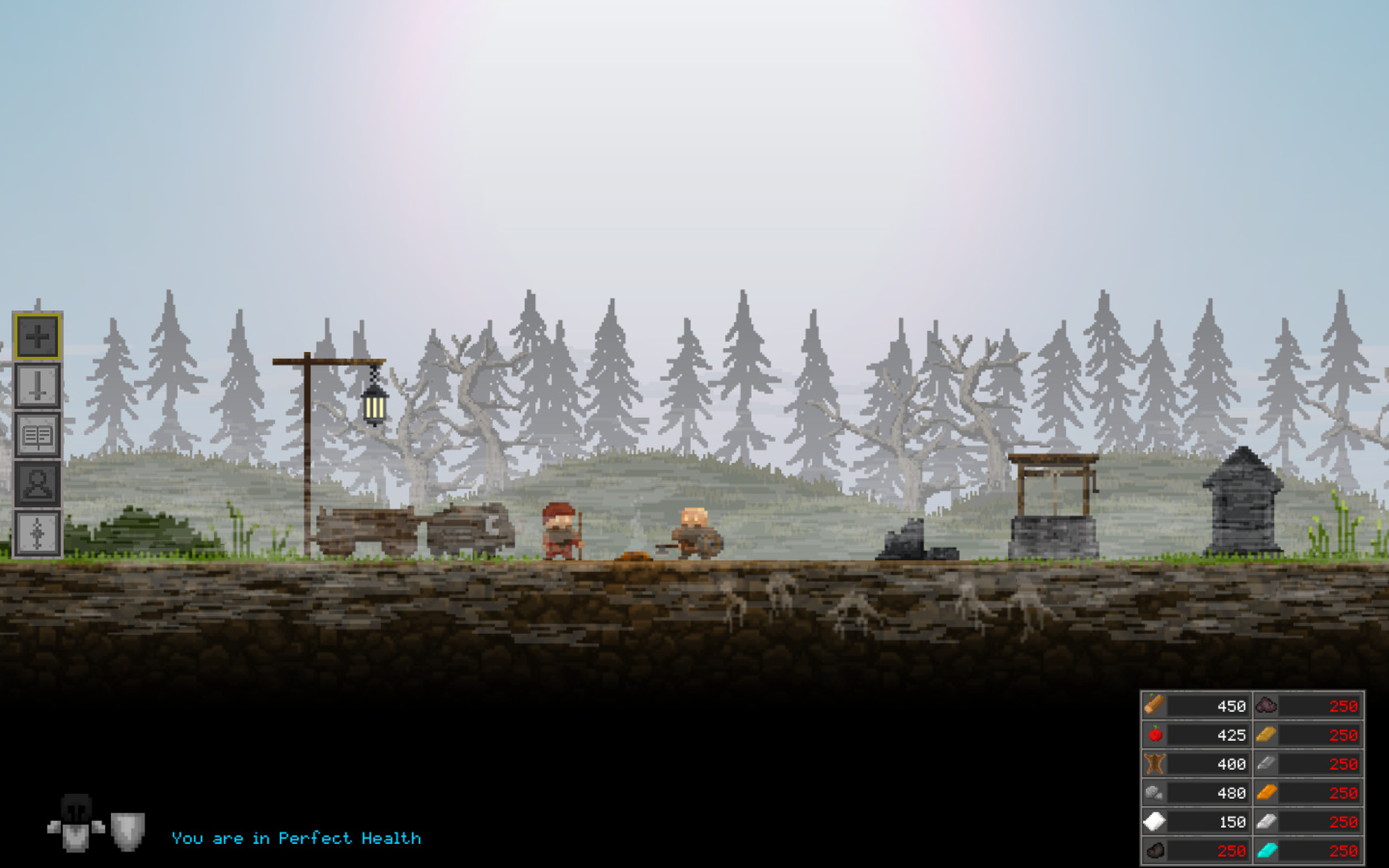Click the teal gem resource icon
The image size is (1389, 868).
tap(1266, 850)
